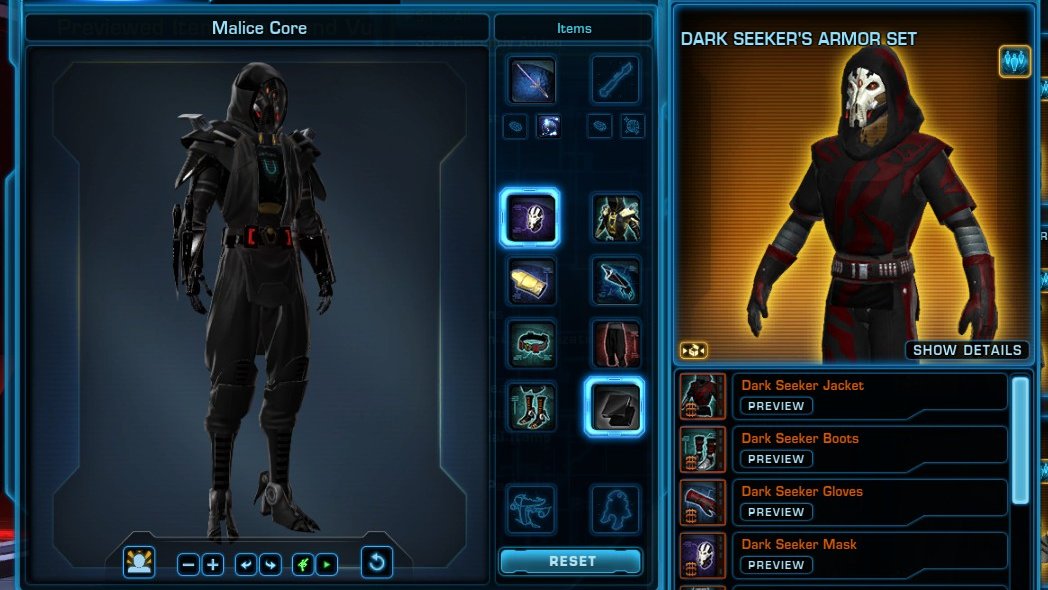Choose the belt equipment slot
Screen dimensions: 1048x590
pyautogui.click(x=530, y=344)
